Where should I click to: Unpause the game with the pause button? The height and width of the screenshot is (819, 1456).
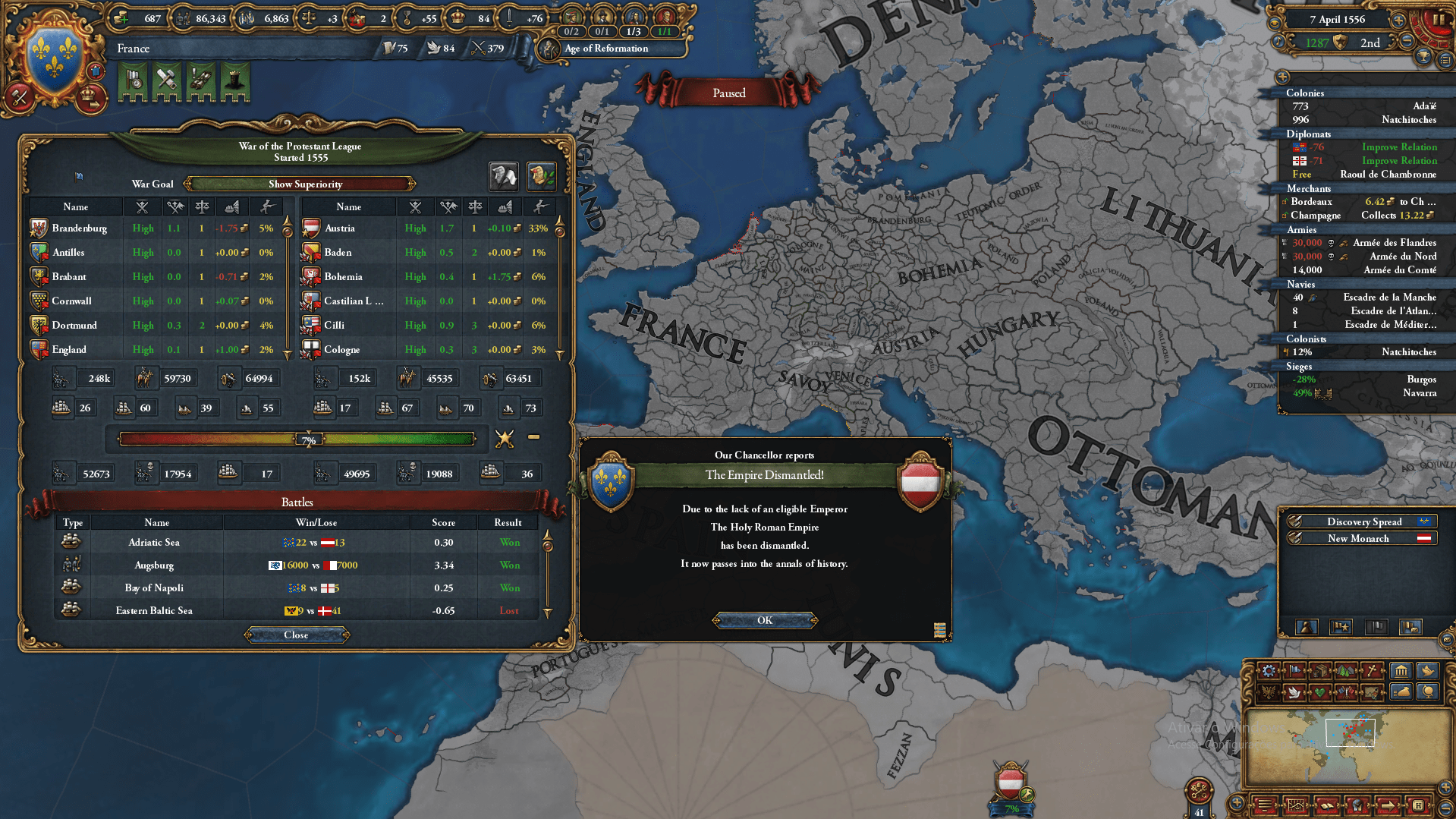(x=1440, y=20)
